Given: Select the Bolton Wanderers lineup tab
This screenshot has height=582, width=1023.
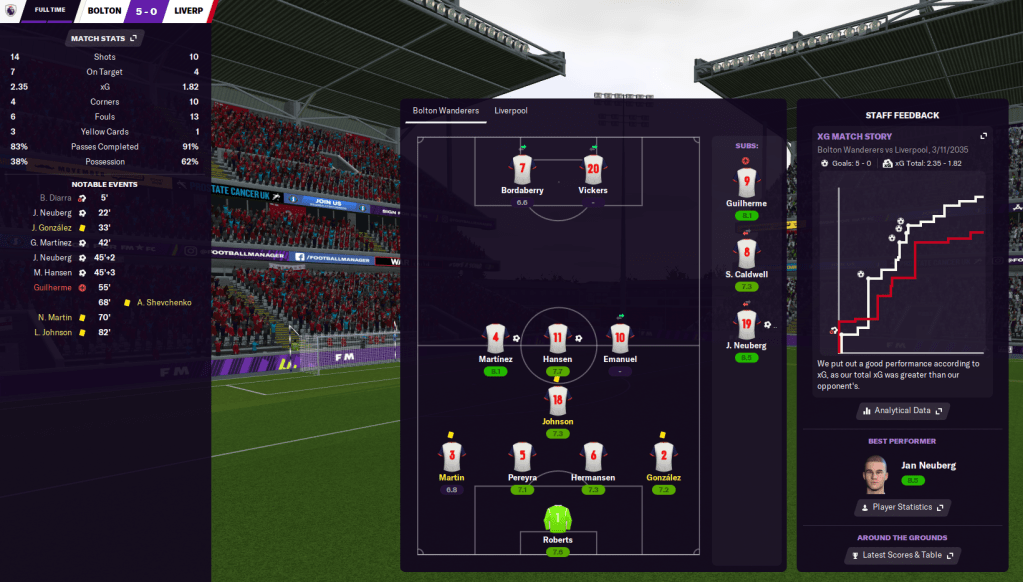Looking at the screenshot, I should [x=446, y=111].
